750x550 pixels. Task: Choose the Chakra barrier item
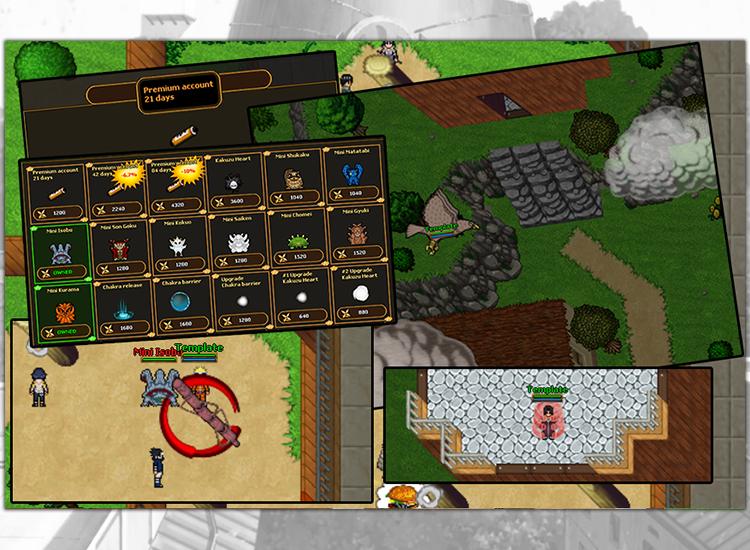(183, 308)
